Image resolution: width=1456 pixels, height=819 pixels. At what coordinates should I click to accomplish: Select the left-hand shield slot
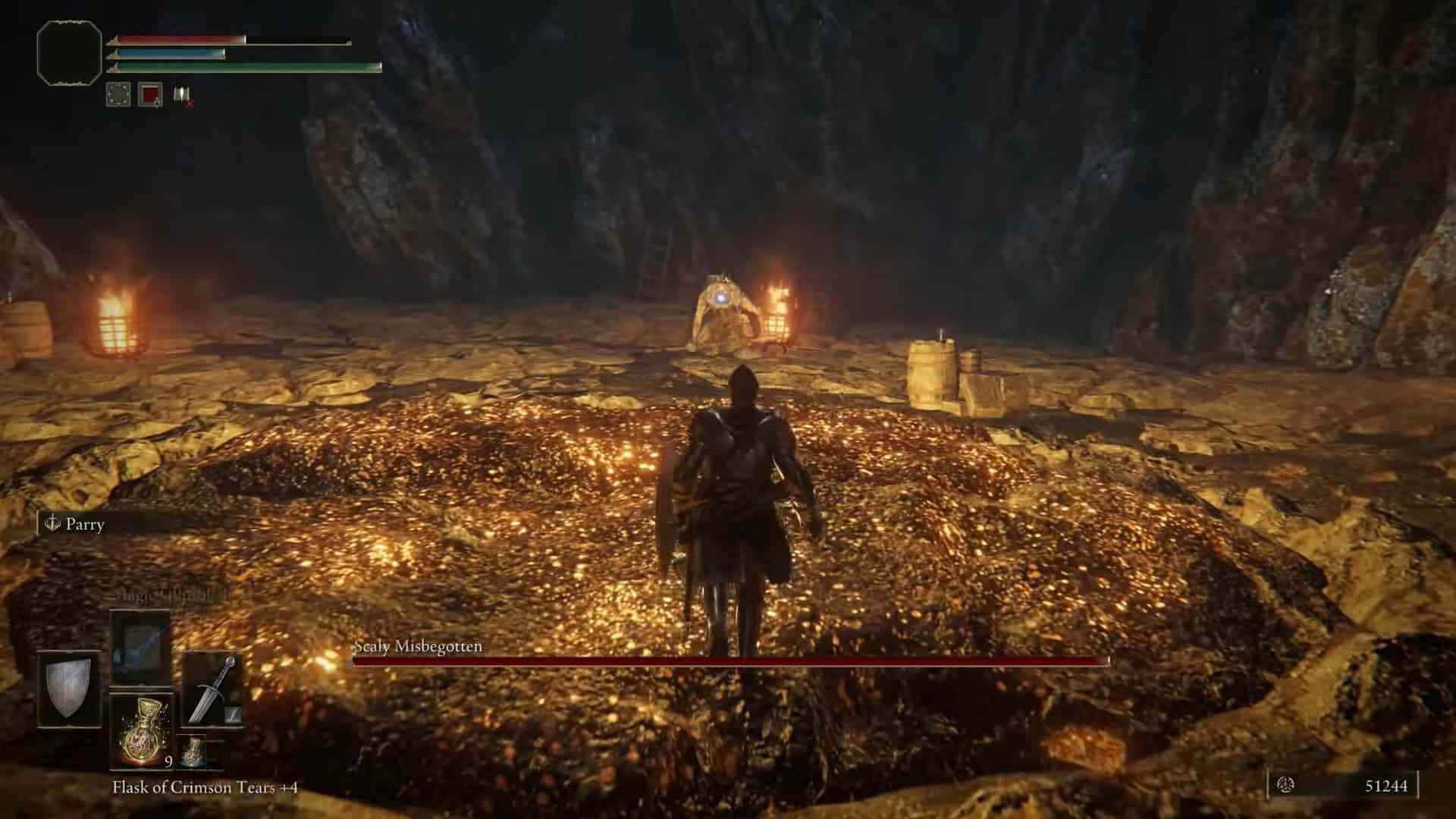click(x=69, y=687)
